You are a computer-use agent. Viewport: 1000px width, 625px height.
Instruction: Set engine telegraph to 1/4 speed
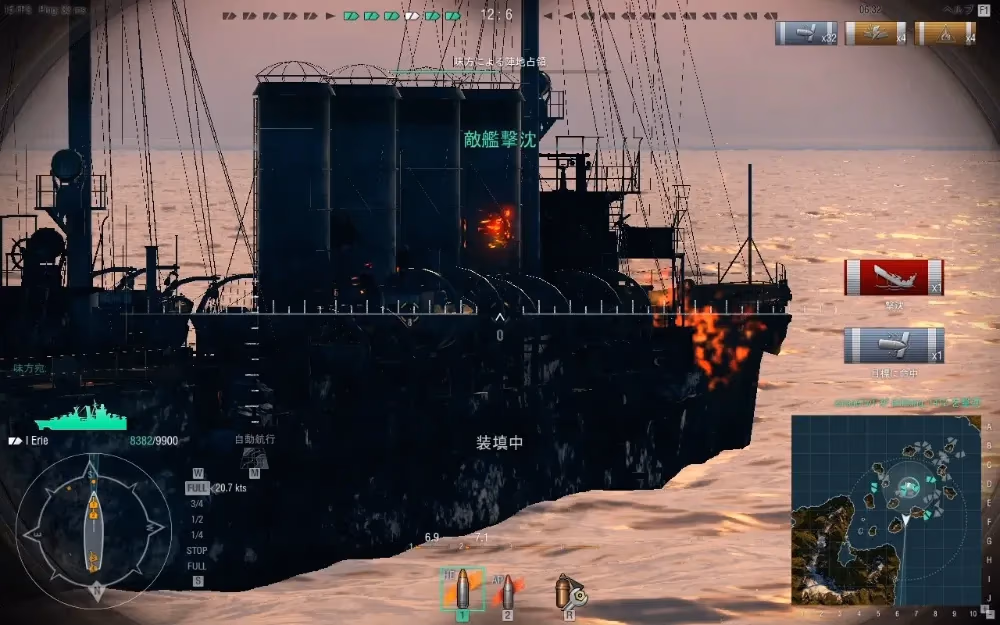tap(197, 535)
